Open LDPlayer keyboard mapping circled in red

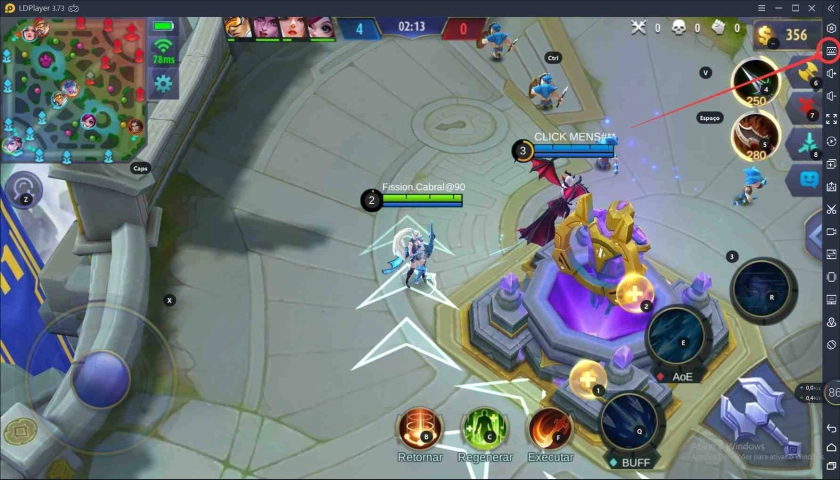click(831, 51)
